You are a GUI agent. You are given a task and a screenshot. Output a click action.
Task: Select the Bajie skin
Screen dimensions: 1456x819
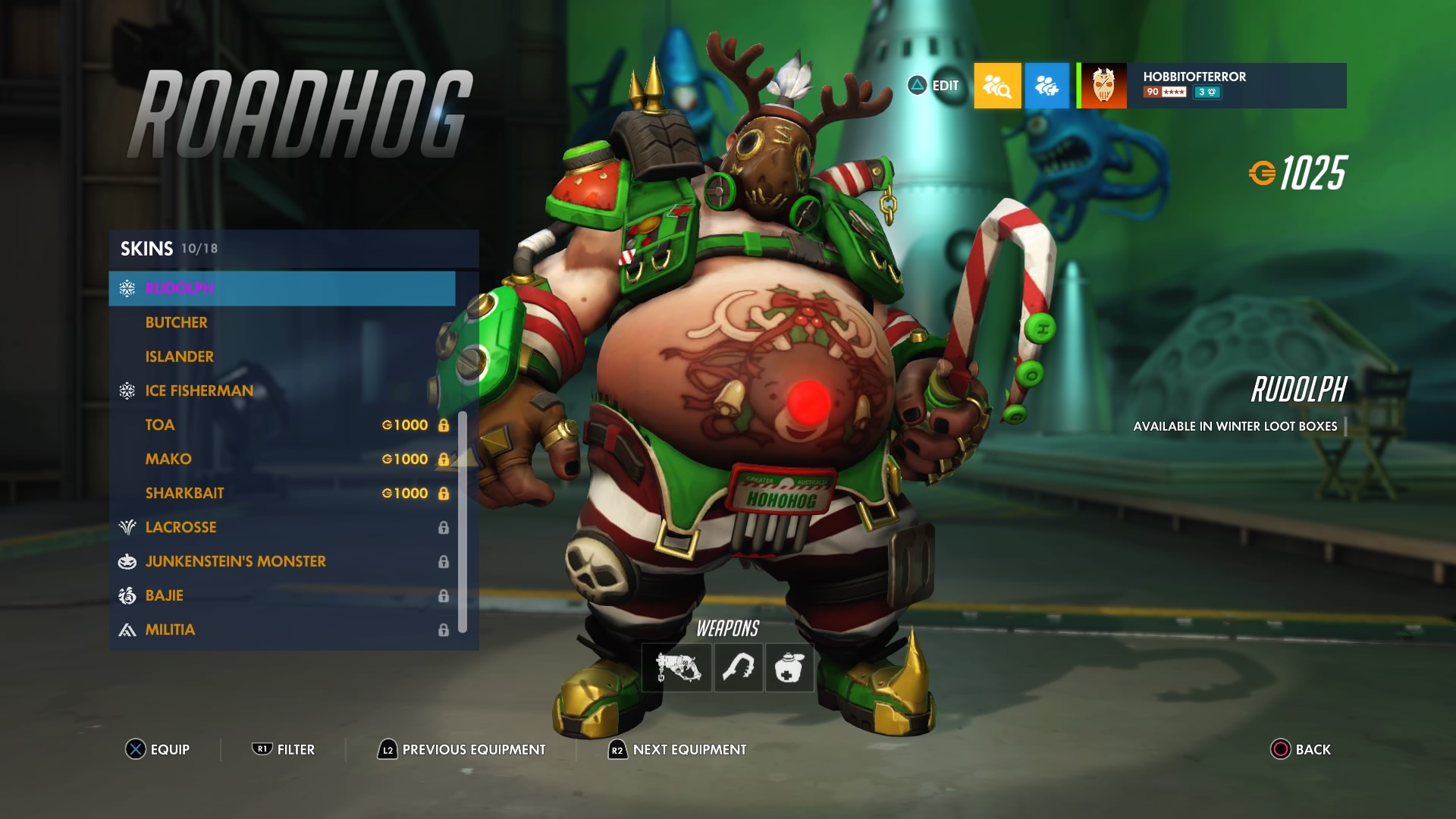tap(164, 595)
